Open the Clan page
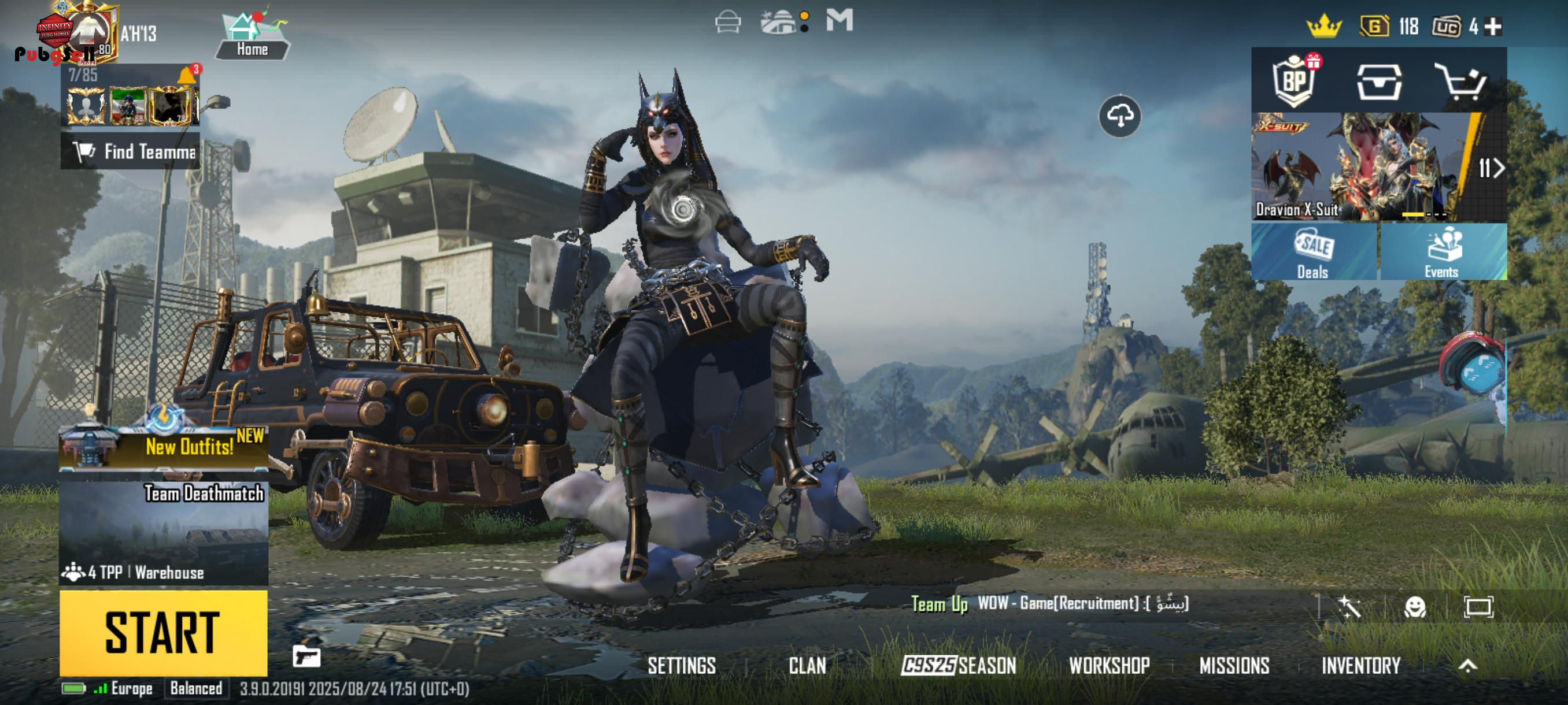Screen dimensions: 1568x705 [807, 666]
